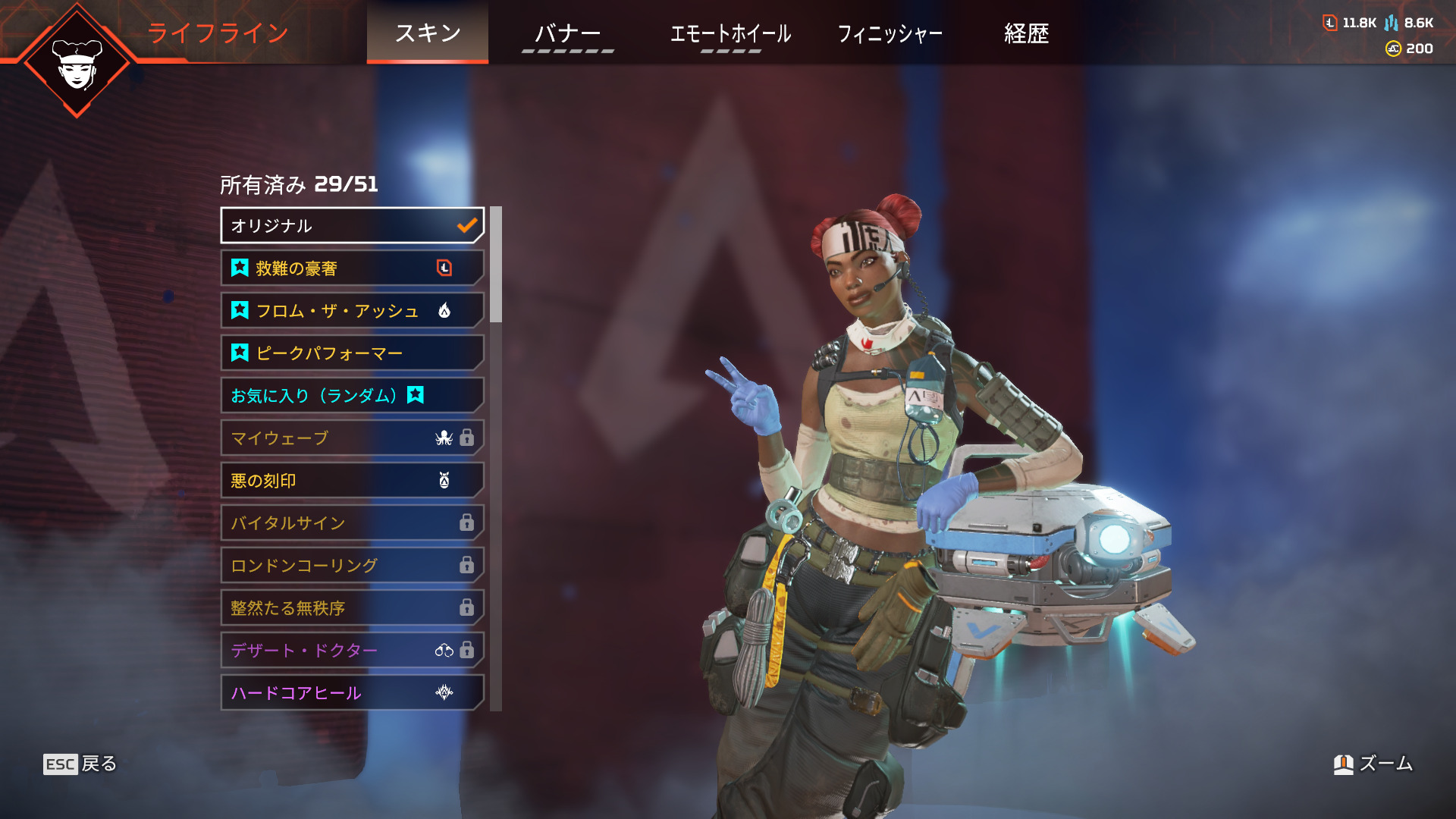Preview the locked 整然たる無秩序 skin

point(352,607)
